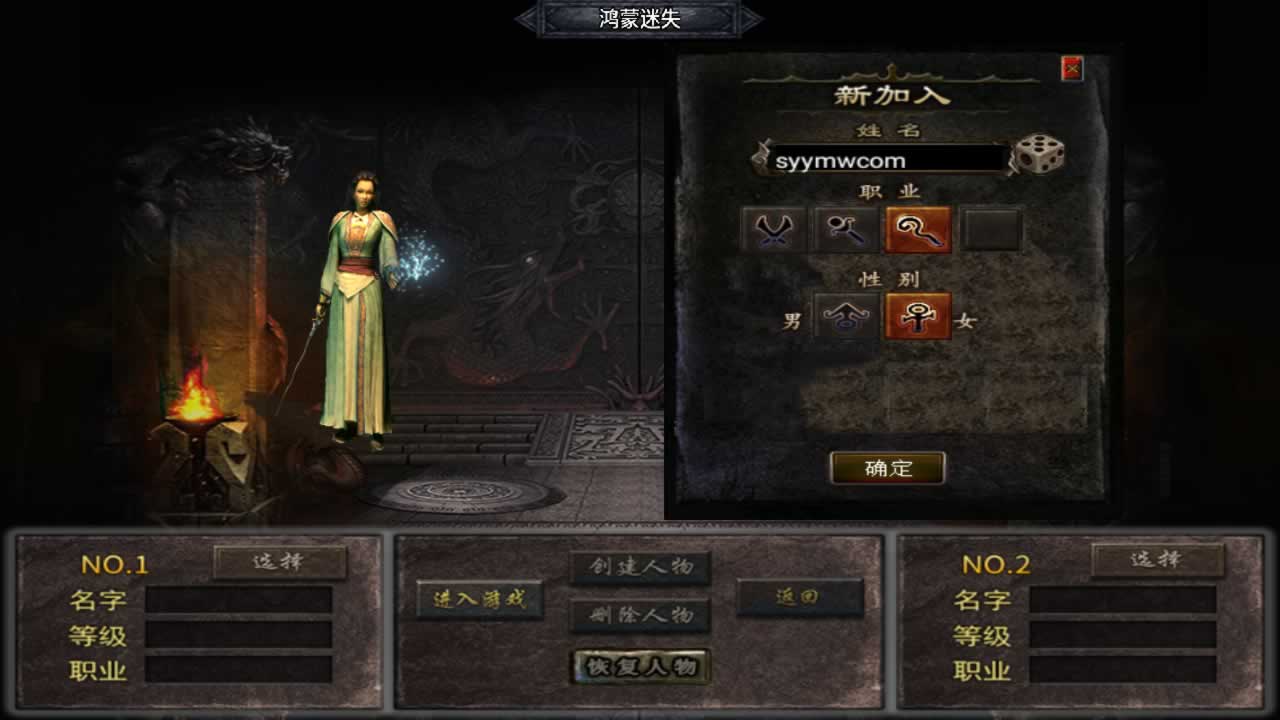The image size is (1280, 720).
Task: Choose the NO.1 character slot 选择 button
Action: coord(280,562)
